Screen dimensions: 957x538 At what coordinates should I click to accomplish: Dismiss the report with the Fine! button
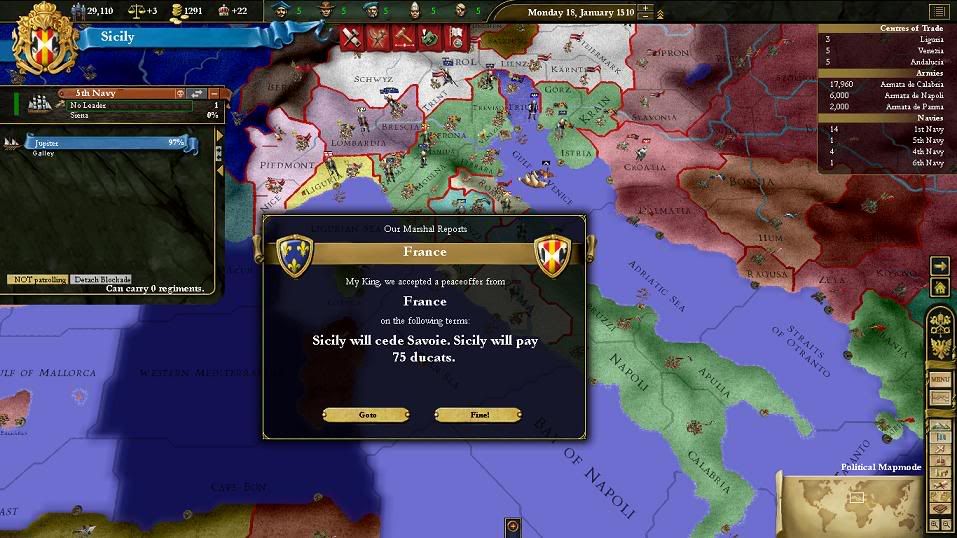click(478, 414)
